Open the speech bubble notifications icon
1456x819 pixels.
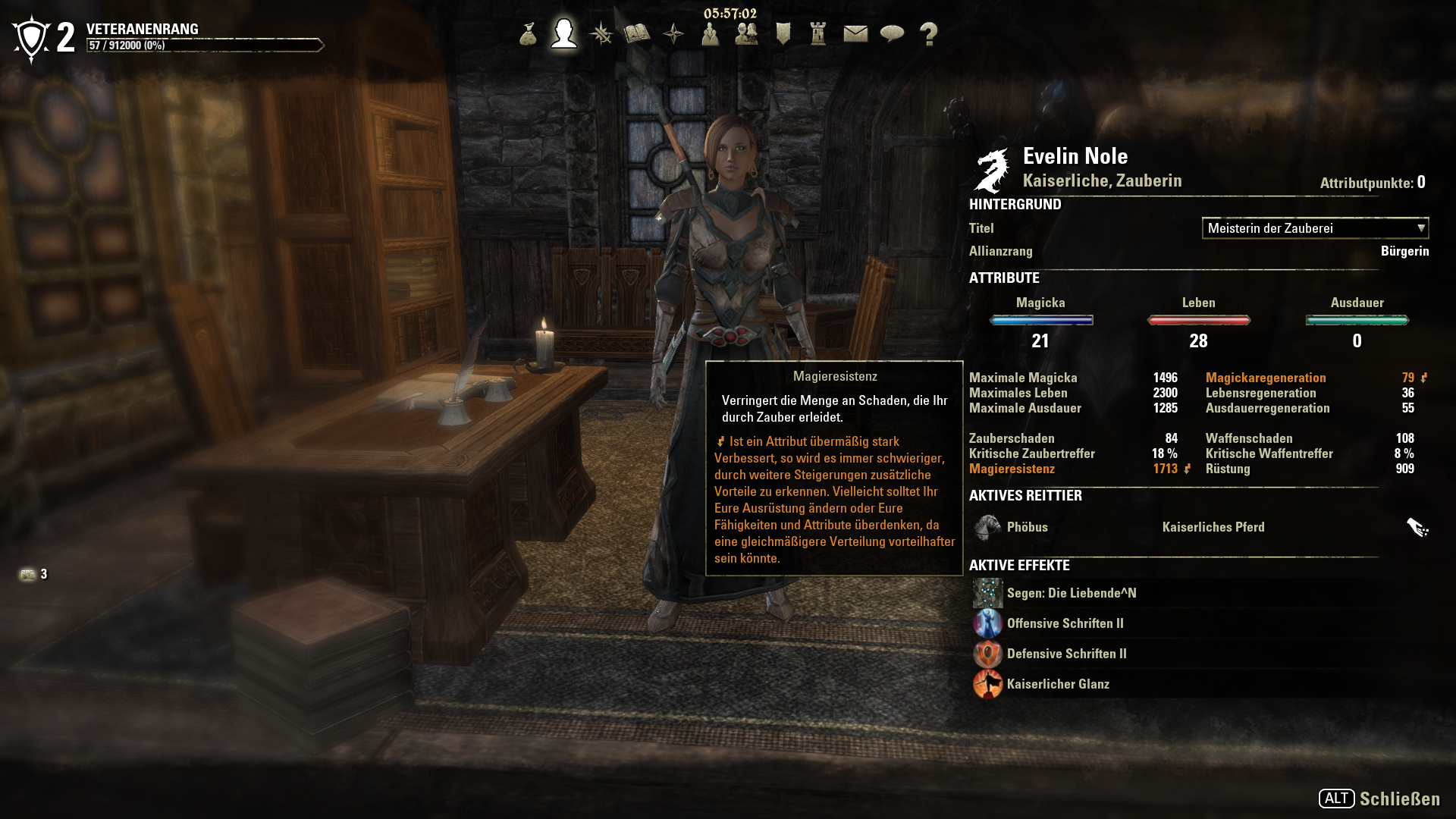click(892, 34)
